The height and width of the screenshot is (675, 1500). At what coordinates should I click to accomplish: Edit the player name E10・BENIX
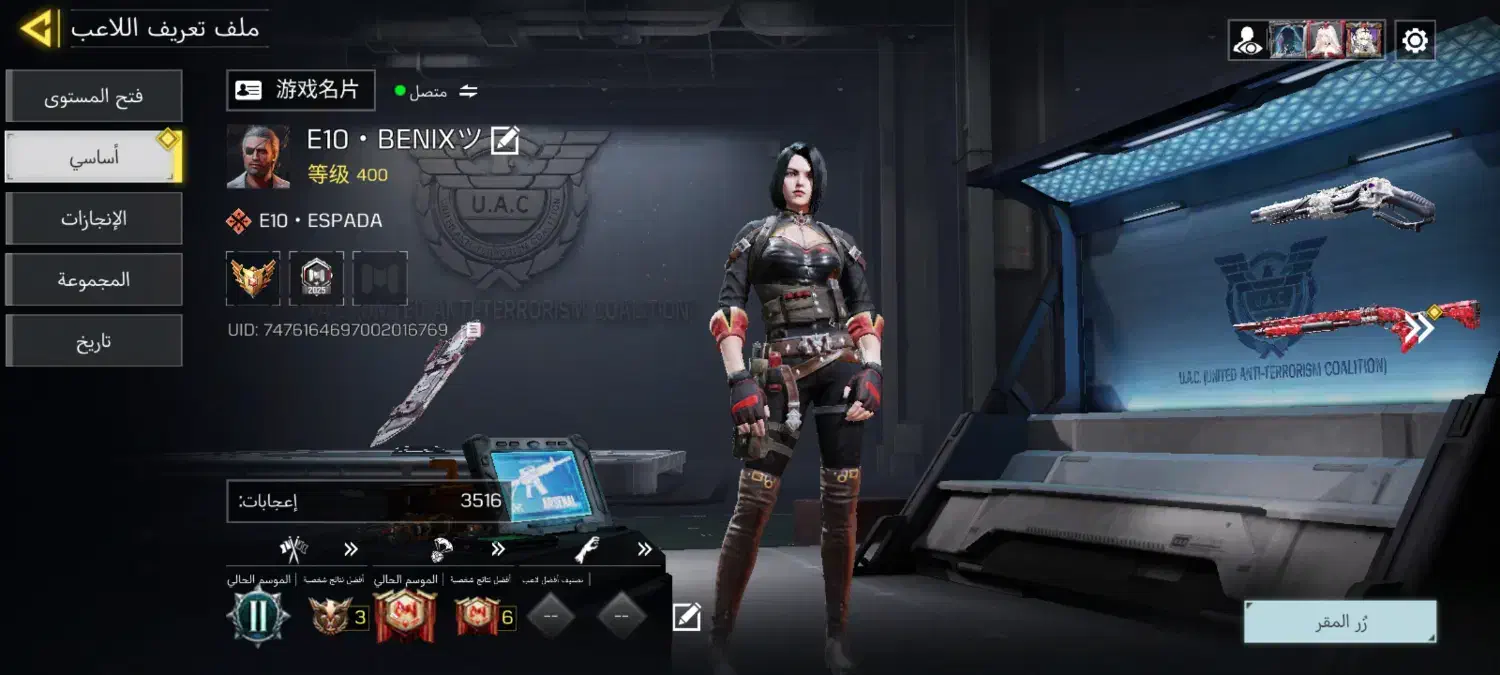click(505, 141)
